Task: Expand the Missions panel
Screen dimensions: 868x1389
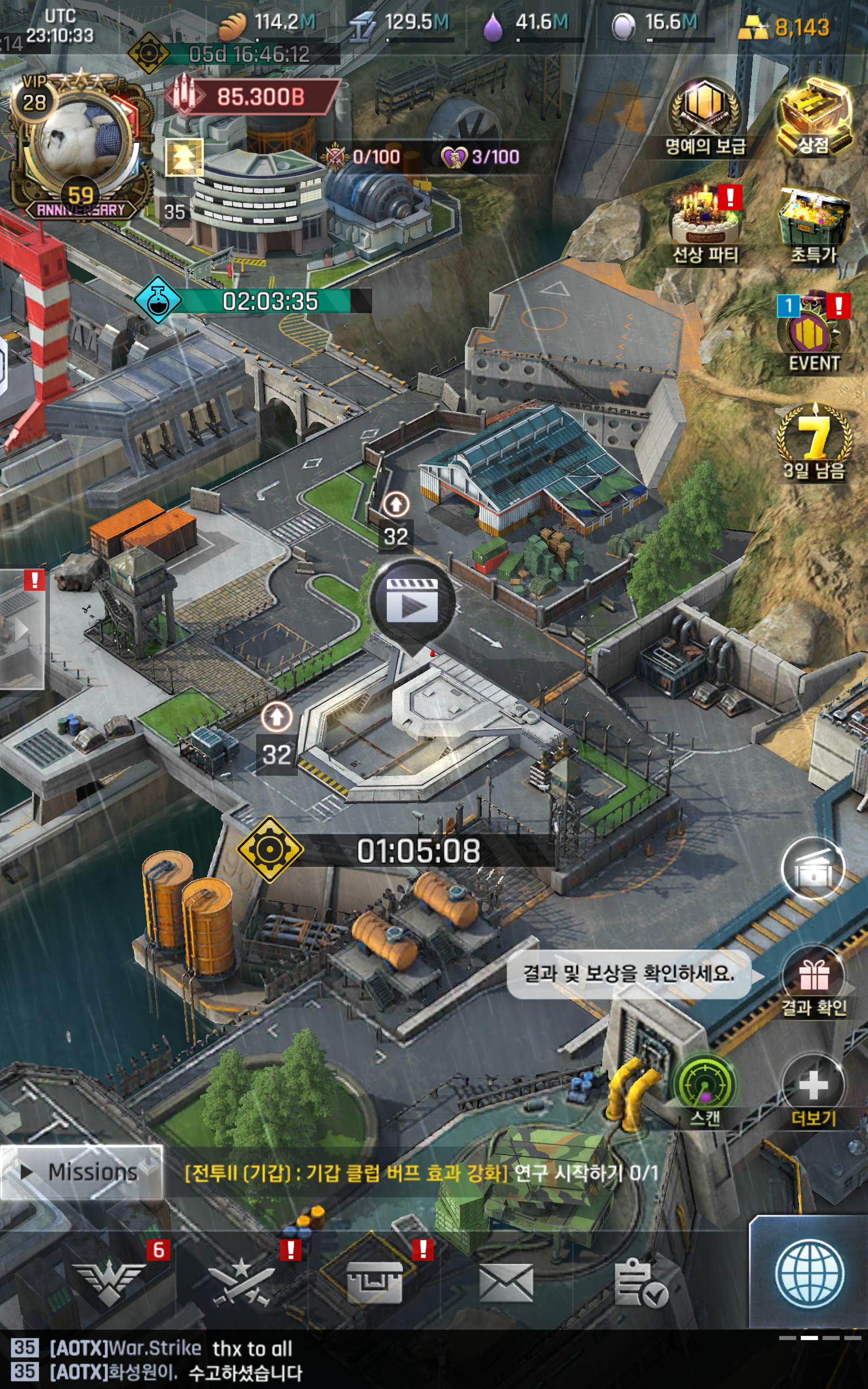Action: point(81,1172)
